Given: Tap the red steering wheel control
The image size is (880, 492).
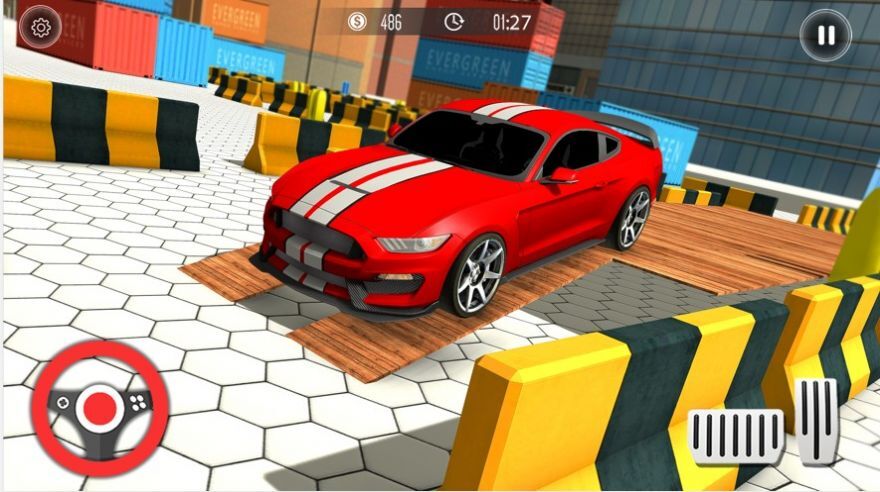Looking at the screenshot, I should tap(99, 407).
